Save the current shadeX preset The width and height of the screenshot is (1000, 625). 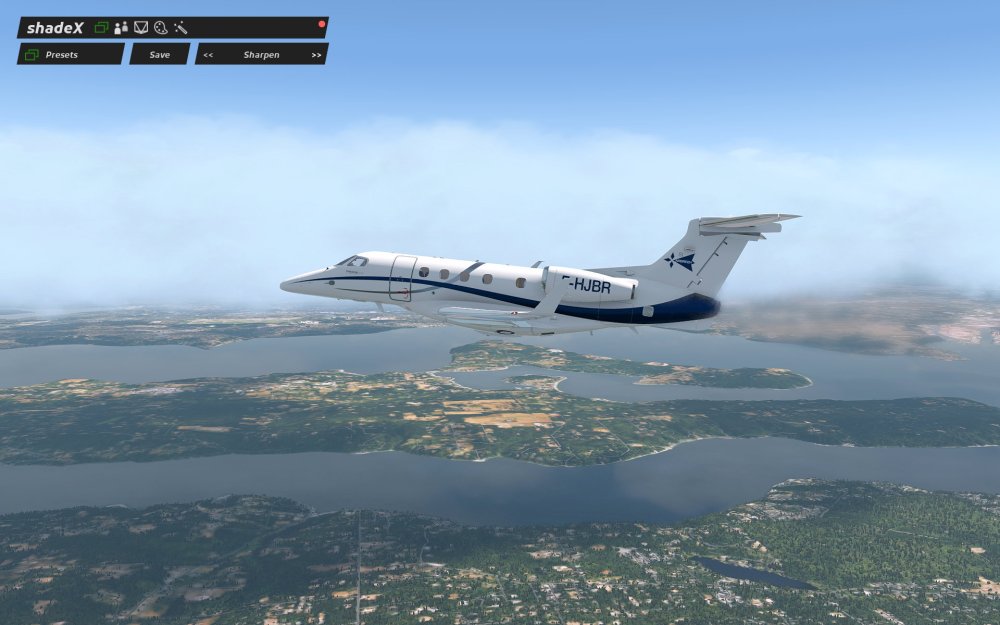click(160, 54)
